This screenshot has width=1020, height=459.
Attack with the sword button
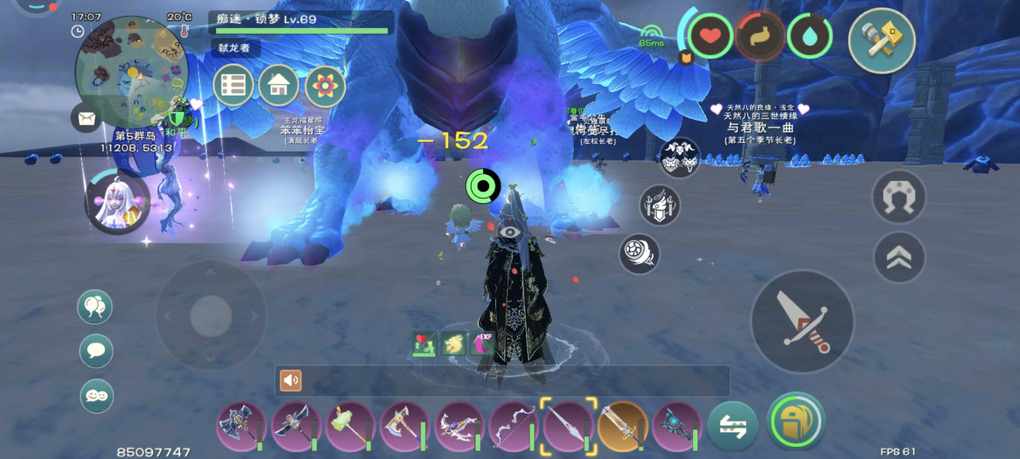802,322
